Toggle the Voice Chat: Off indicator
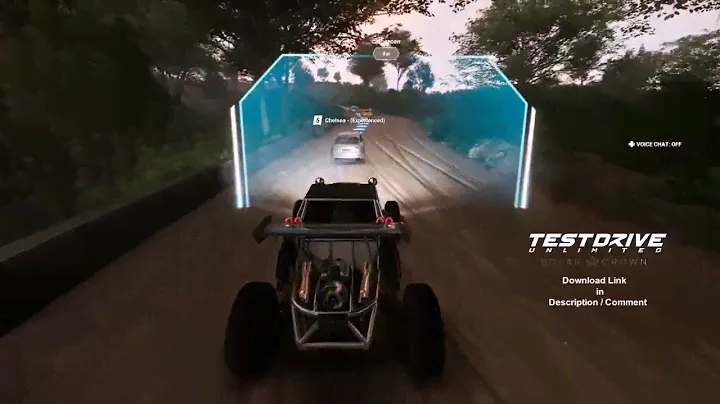Viewport: 720px width, 404px height. point(655,144)
